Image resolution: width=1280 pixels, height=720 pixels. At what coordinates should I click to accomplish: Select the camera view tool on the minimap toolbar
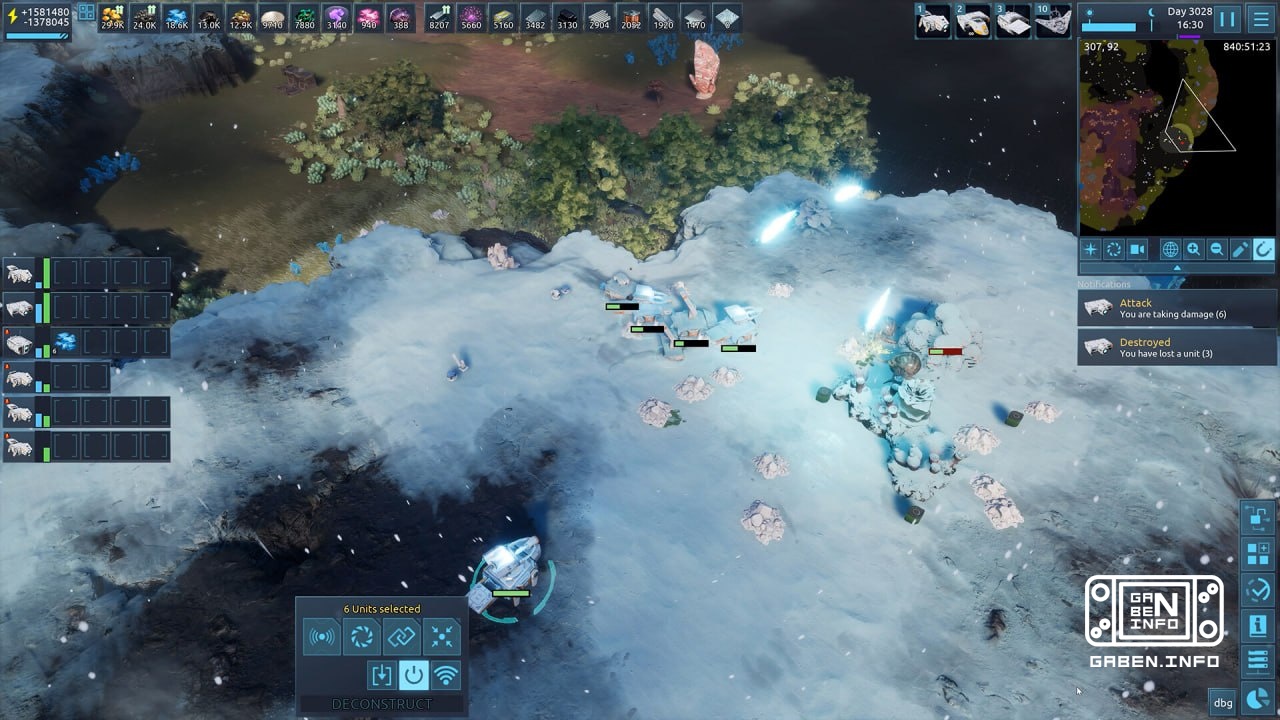[1136, 249]
